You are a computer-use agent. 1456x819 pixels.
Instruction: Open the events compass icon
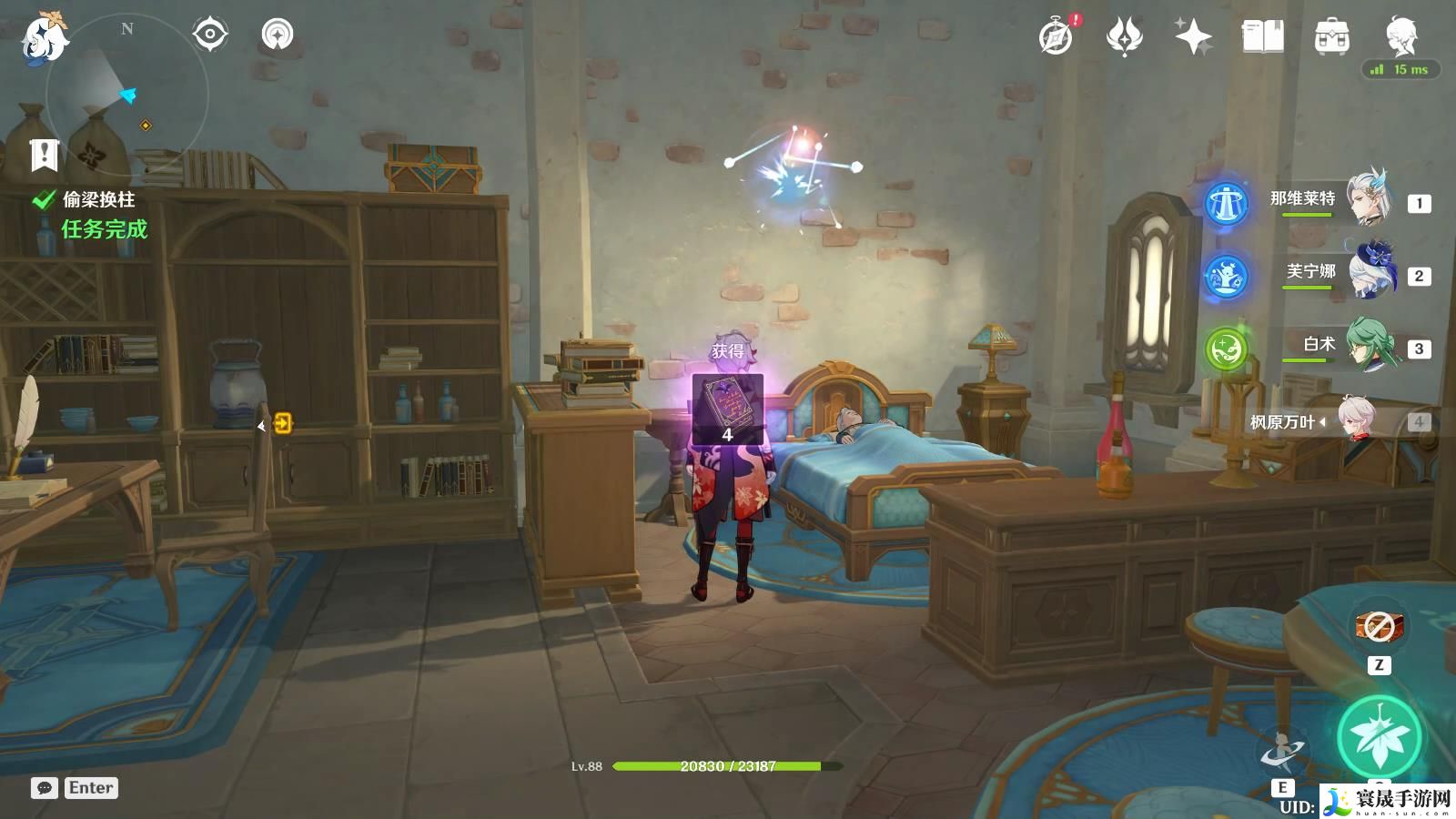(1057, 37)
